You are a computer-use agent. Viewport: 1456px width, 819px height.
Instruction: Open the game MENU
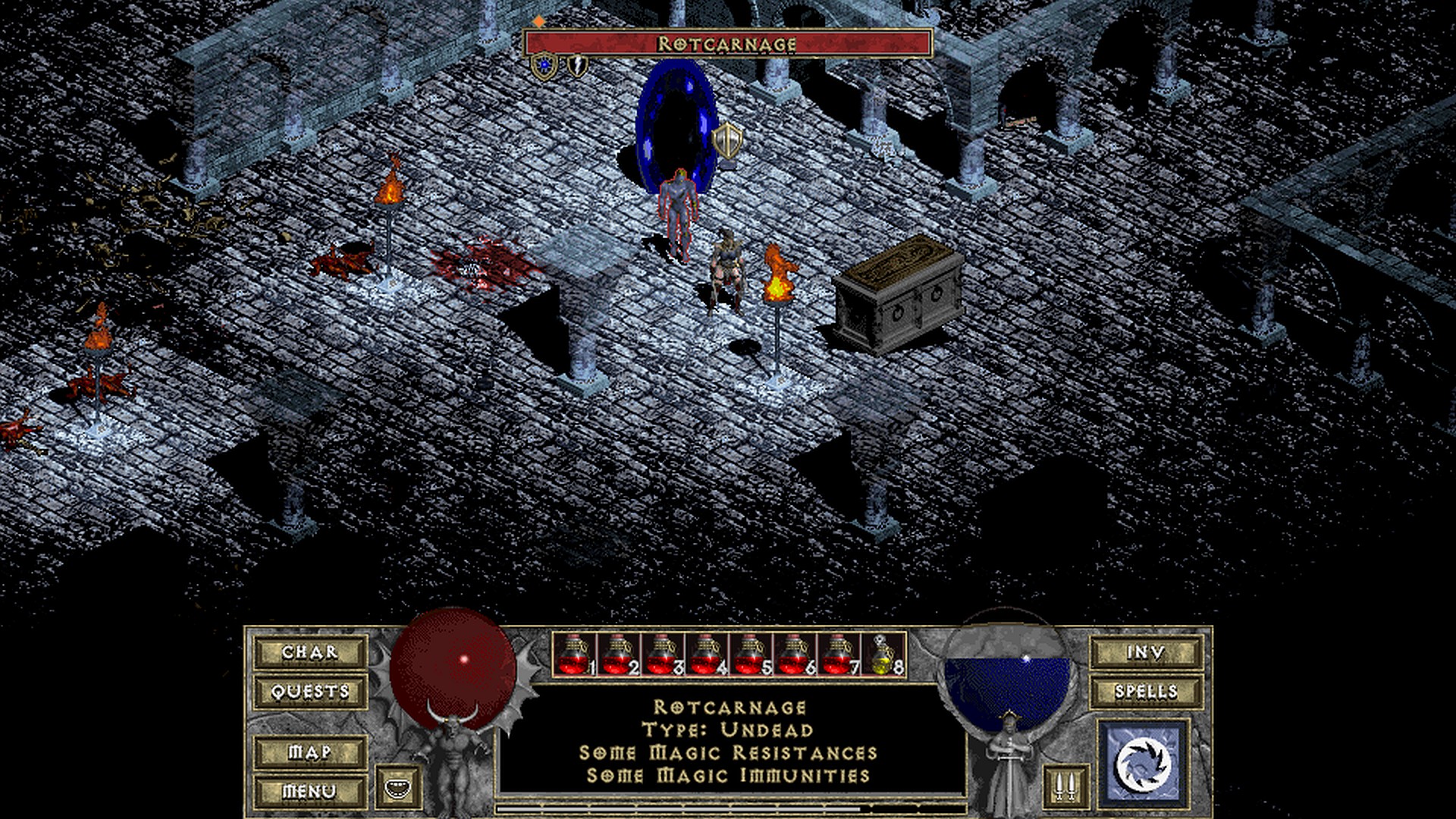pos(310,792)
